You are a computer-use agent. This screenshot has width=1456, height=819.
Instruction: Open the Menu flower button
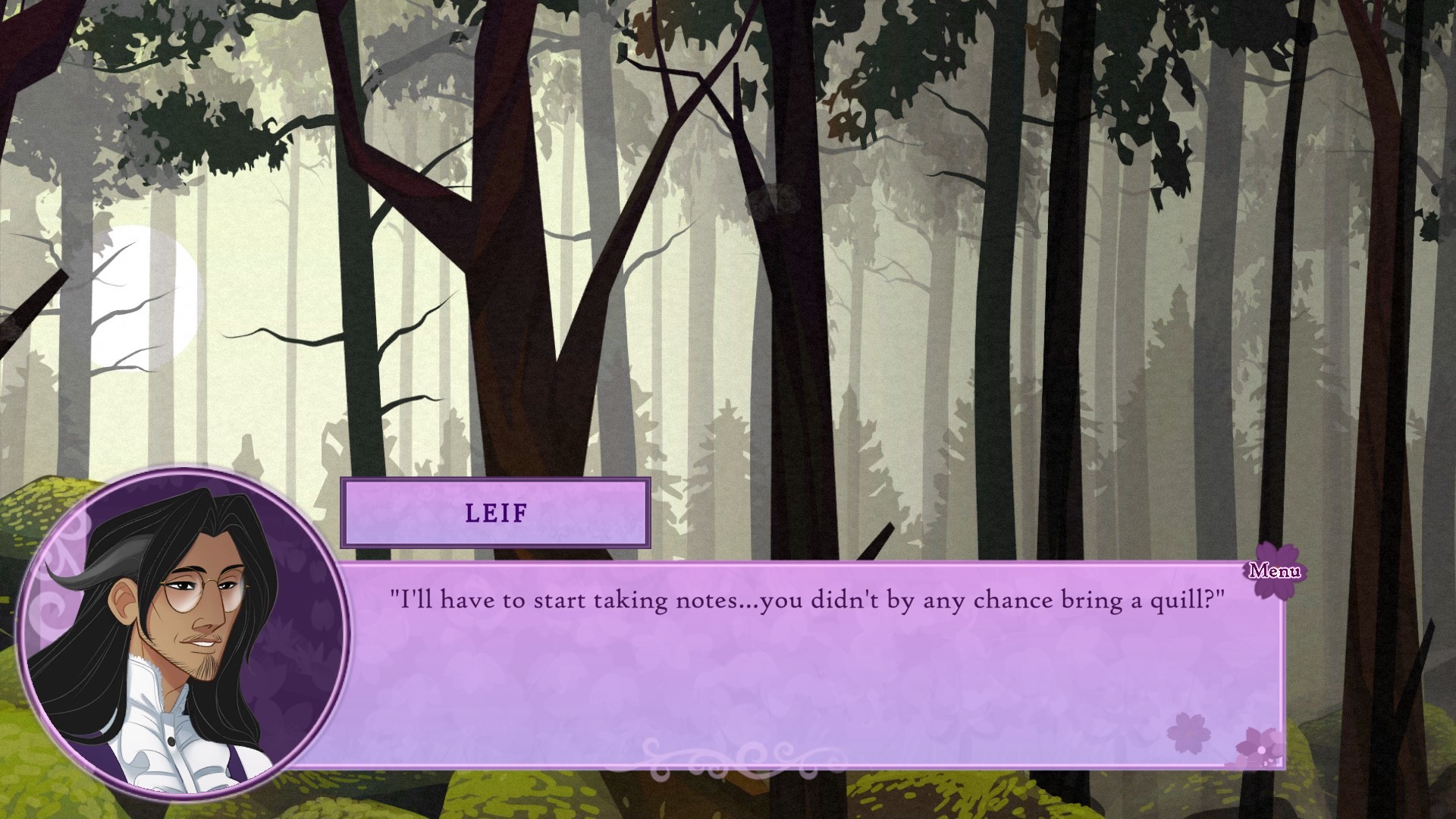pyautogui.click(x=1274, y=570)
